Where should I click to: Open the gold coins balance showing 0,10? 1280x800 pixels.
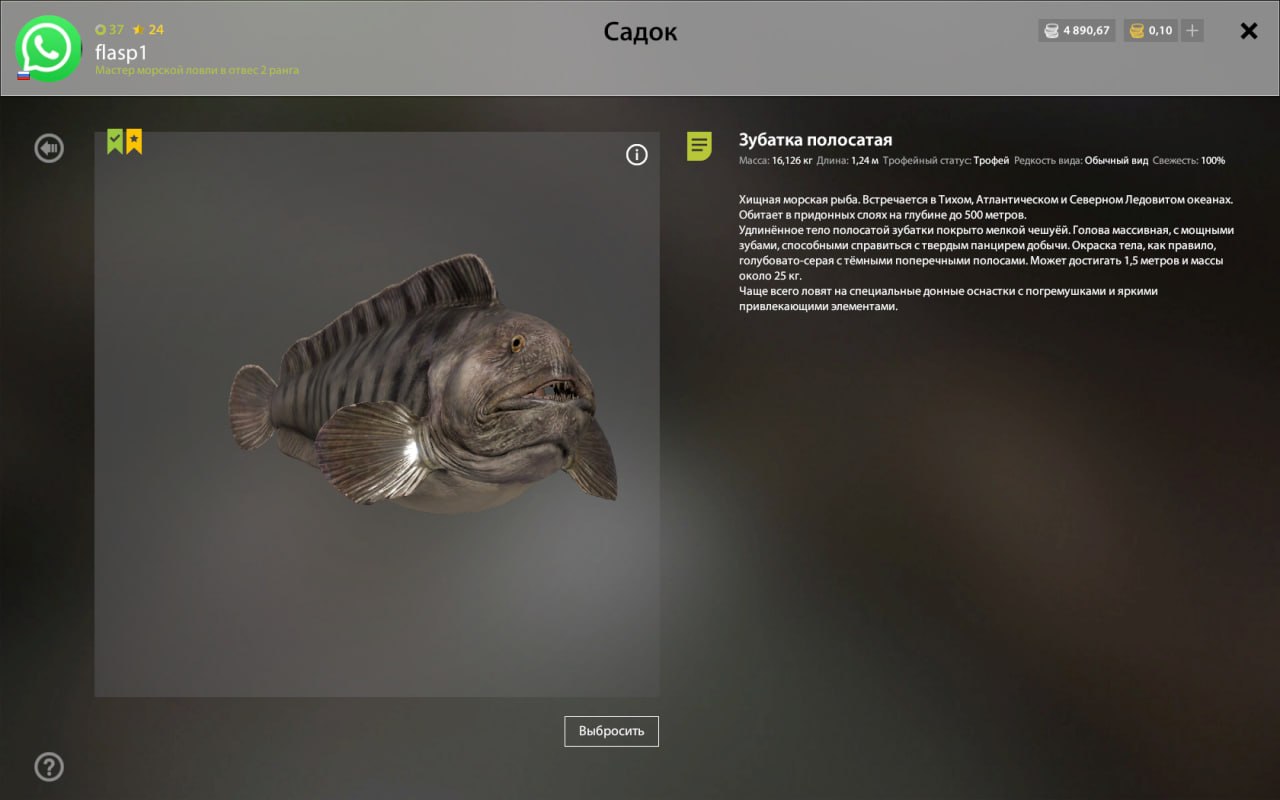tap(1150, 30)
